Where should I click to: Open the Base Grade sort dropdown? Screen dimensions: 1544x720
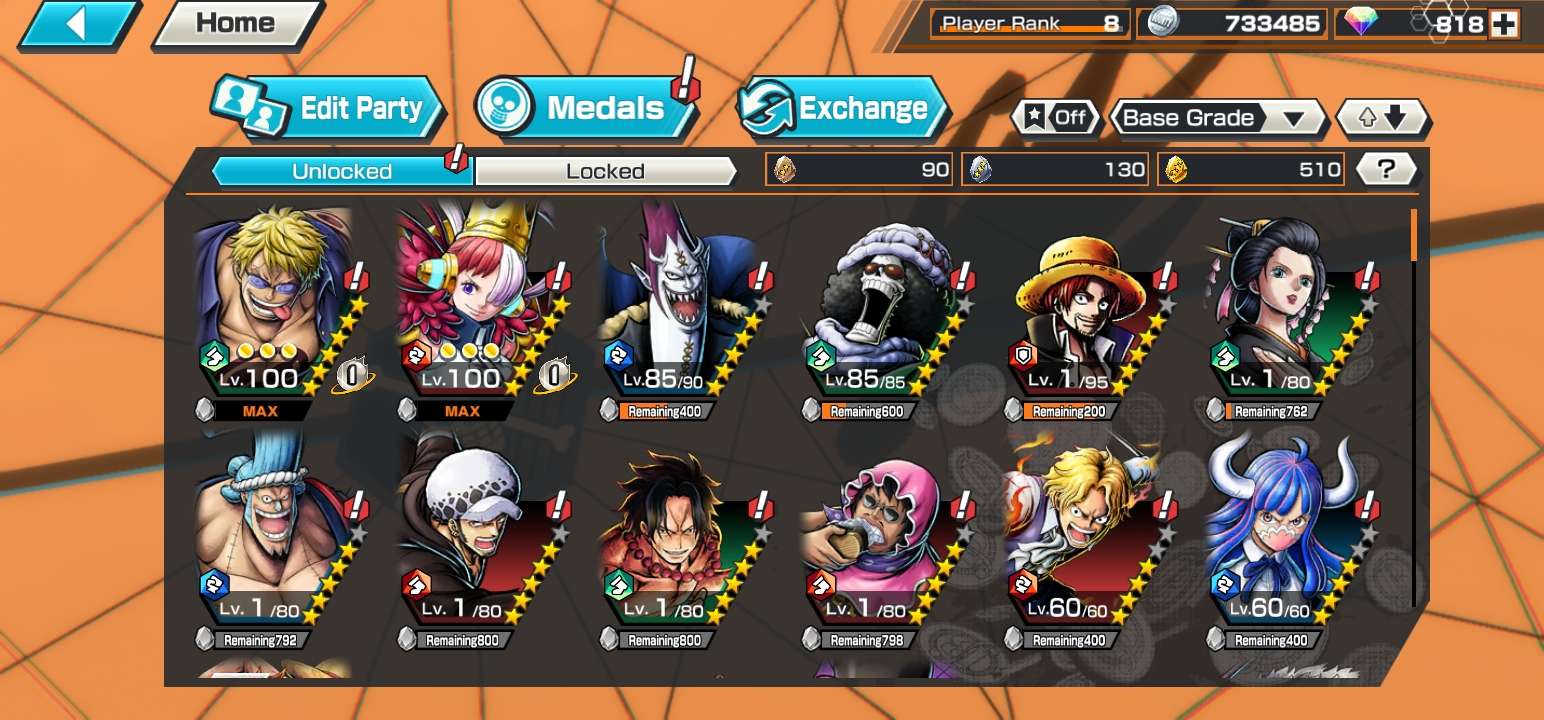1216,118
